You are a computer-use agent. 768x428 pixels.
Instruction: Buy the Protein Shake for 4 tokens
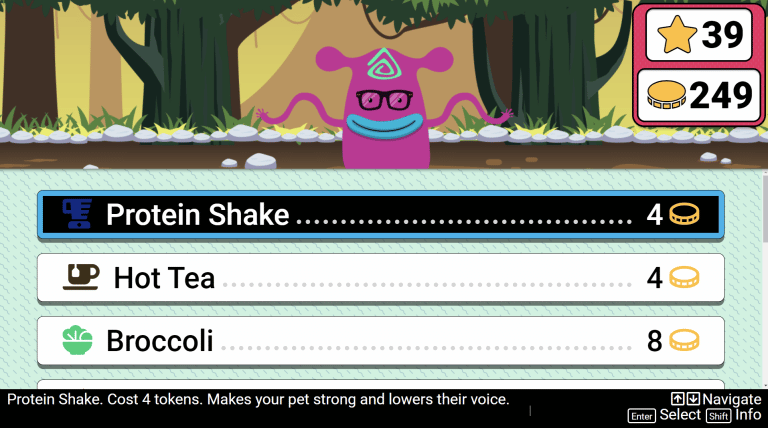click(380, 214)
